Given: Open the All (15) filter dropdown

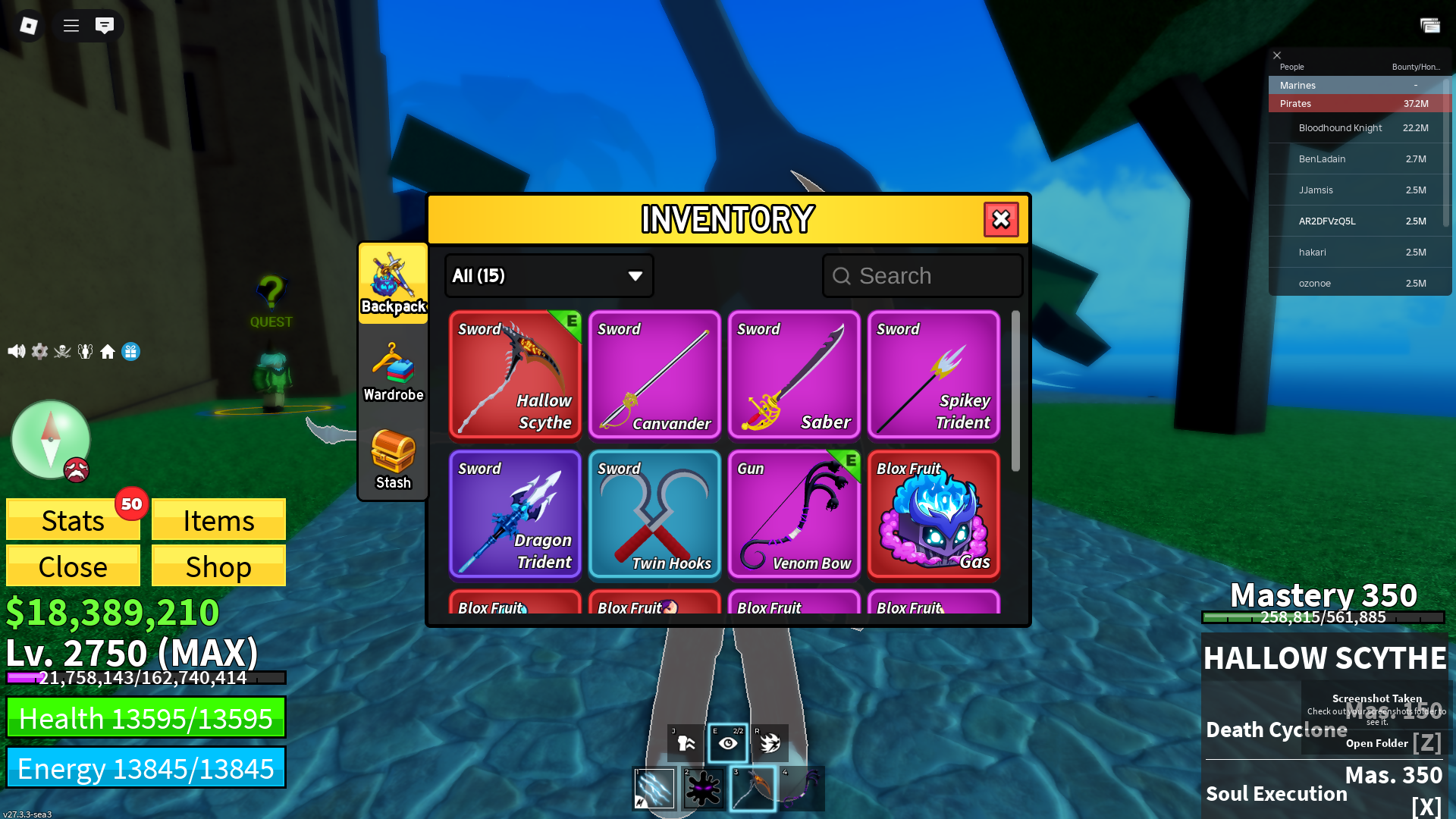Looking at the screenshot, I should (548, 276).
